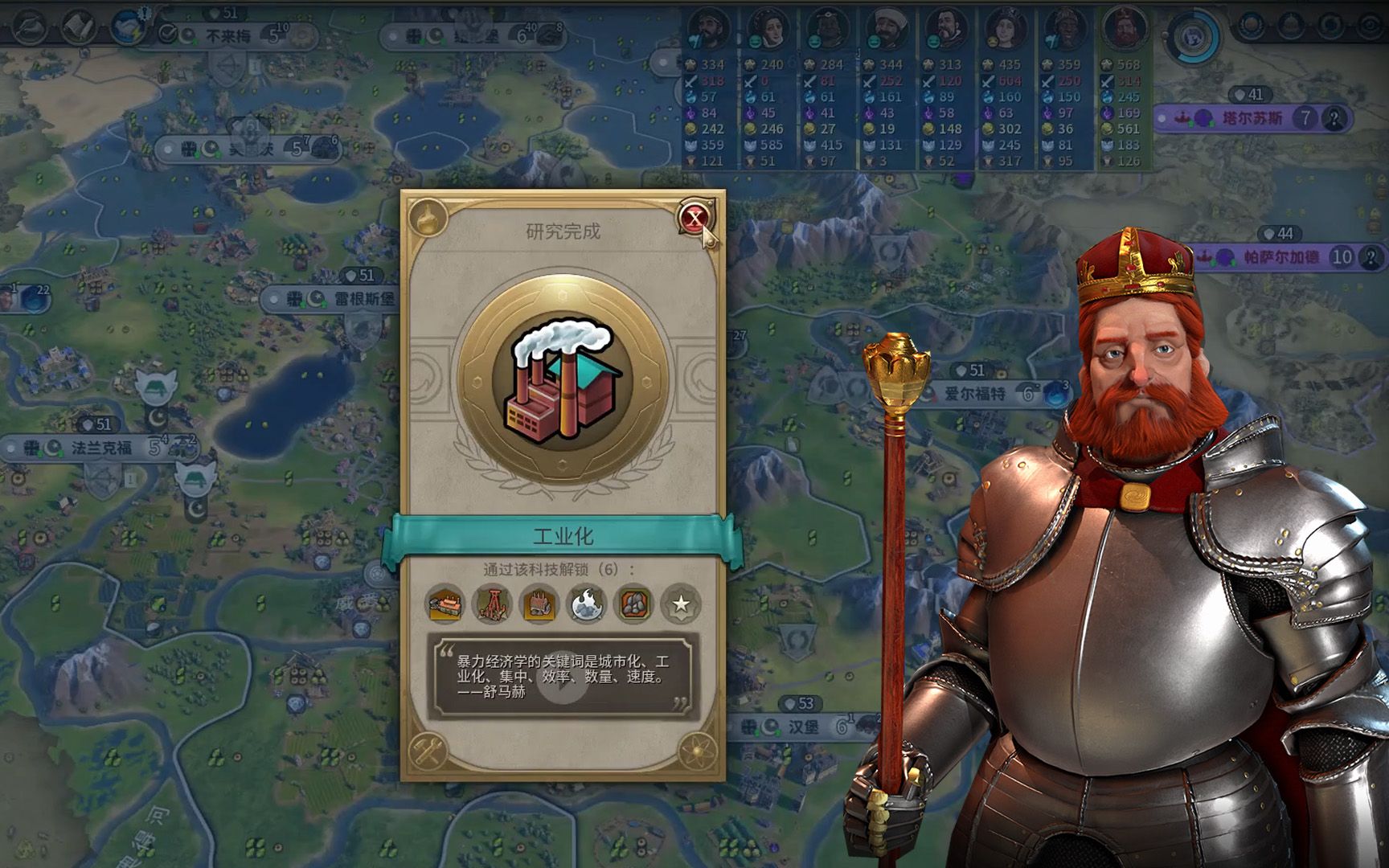The width and height of the screenshot is (1389, 868).
Task: Select the 法兰克福 city banner
Action: tap(101, 448)
